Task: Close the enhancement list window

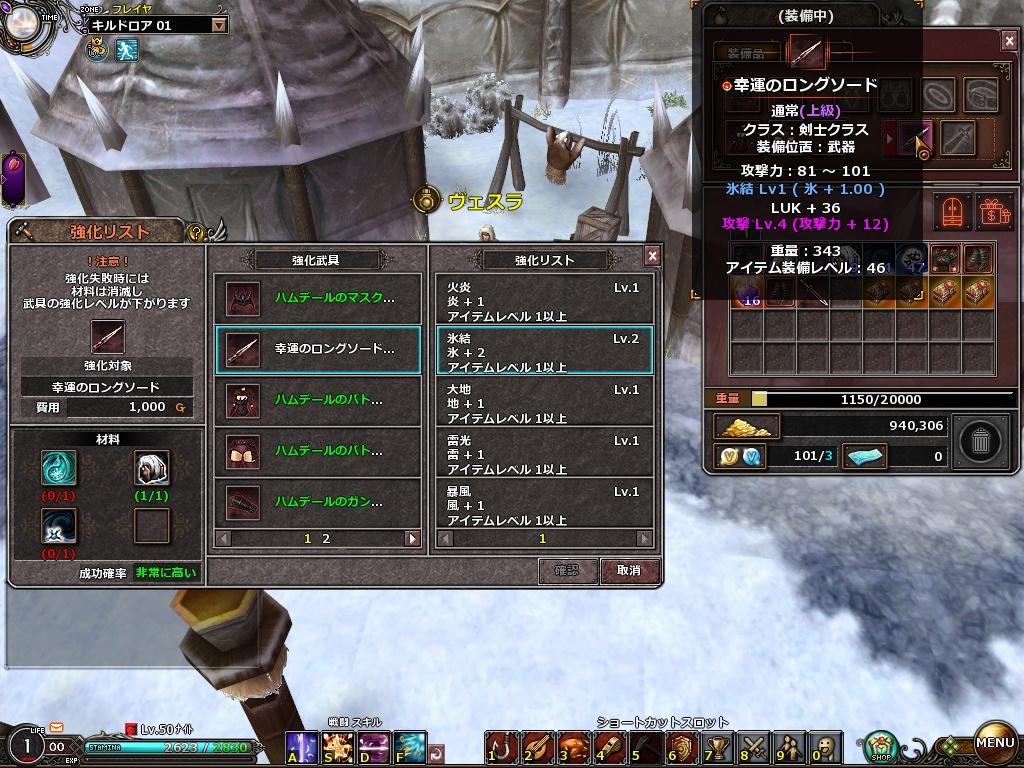Action: (652, 256)
